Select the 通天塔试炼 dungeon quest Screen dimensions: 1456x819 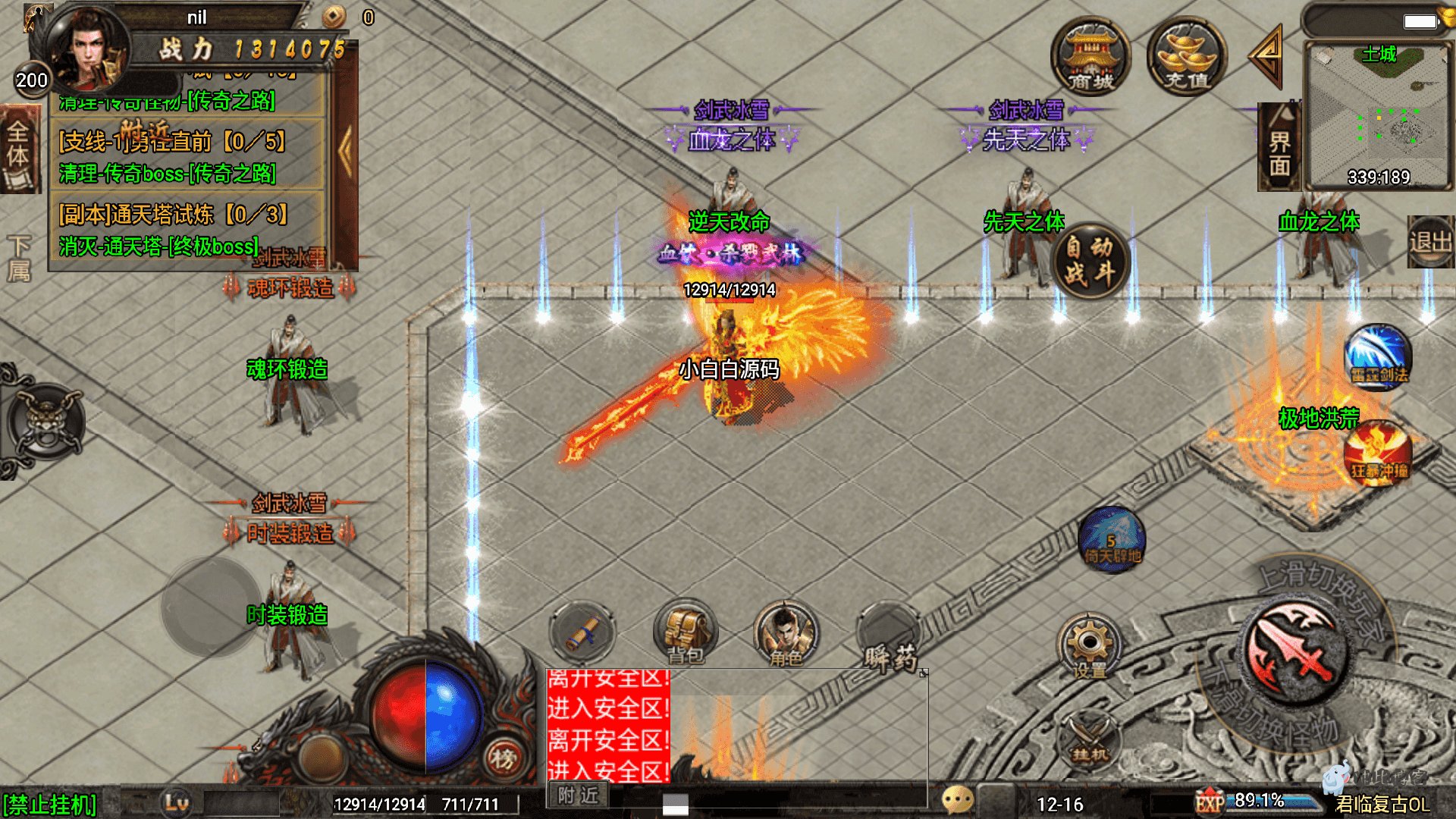click(x=173, y=215)
